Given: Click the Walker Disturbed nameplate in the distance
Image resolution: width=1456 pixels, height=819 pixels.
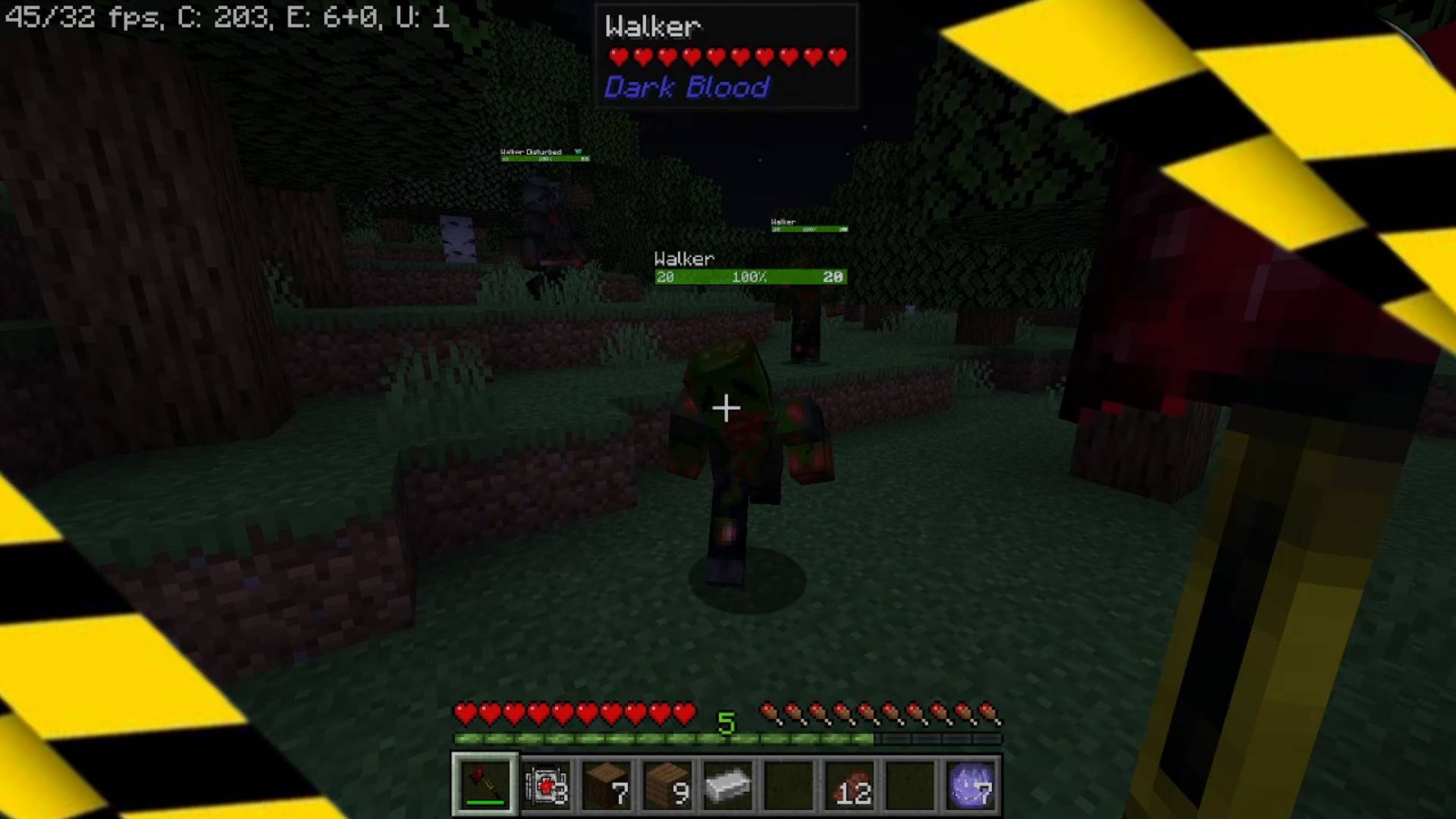Looking at the screenshot, I should pyautogui.click(x=530, y=152).
